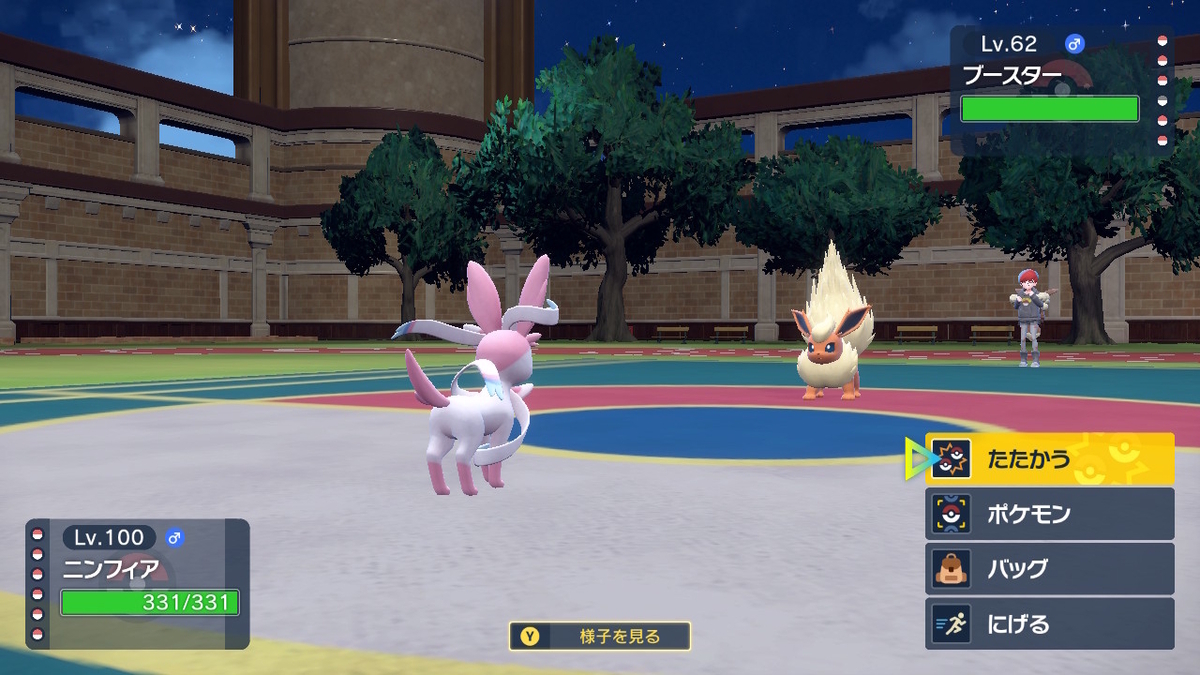Click the 様子を見る status check button
1200x675 pixels.
pos(600,636)
